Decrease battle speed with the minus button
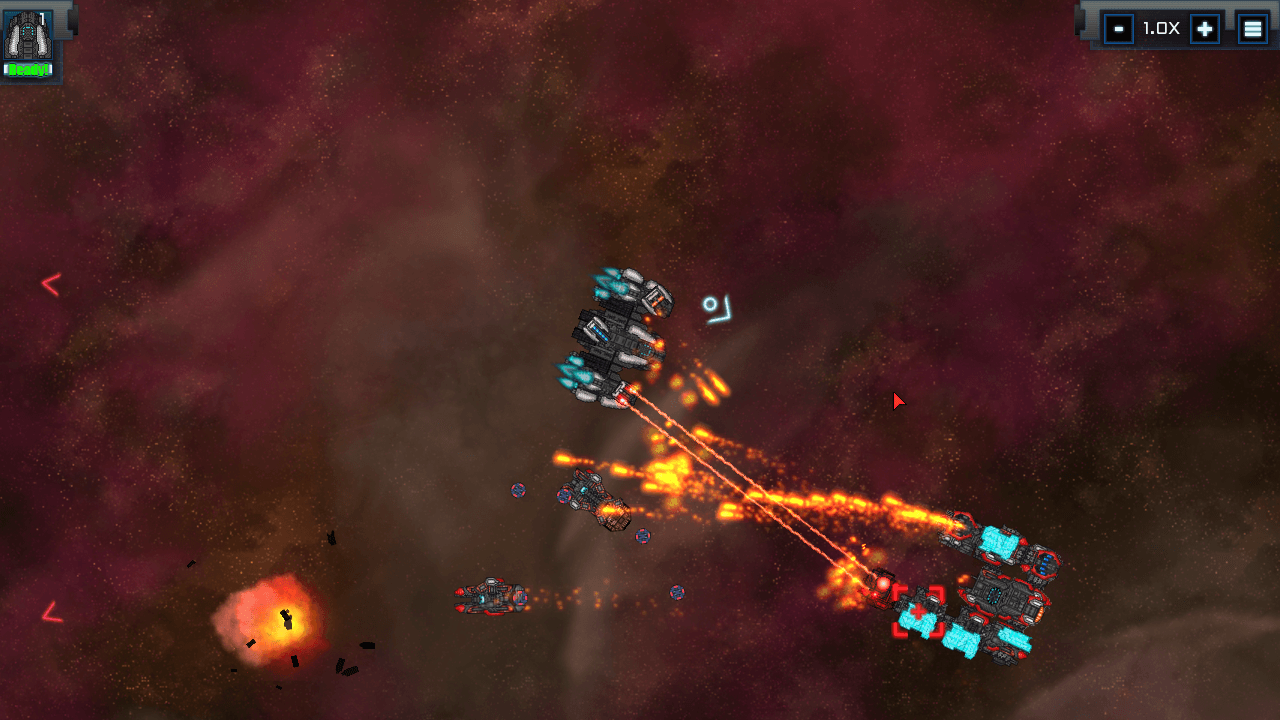The width and height of the screenshot is (1280, 720). (x=1117, y=28)
